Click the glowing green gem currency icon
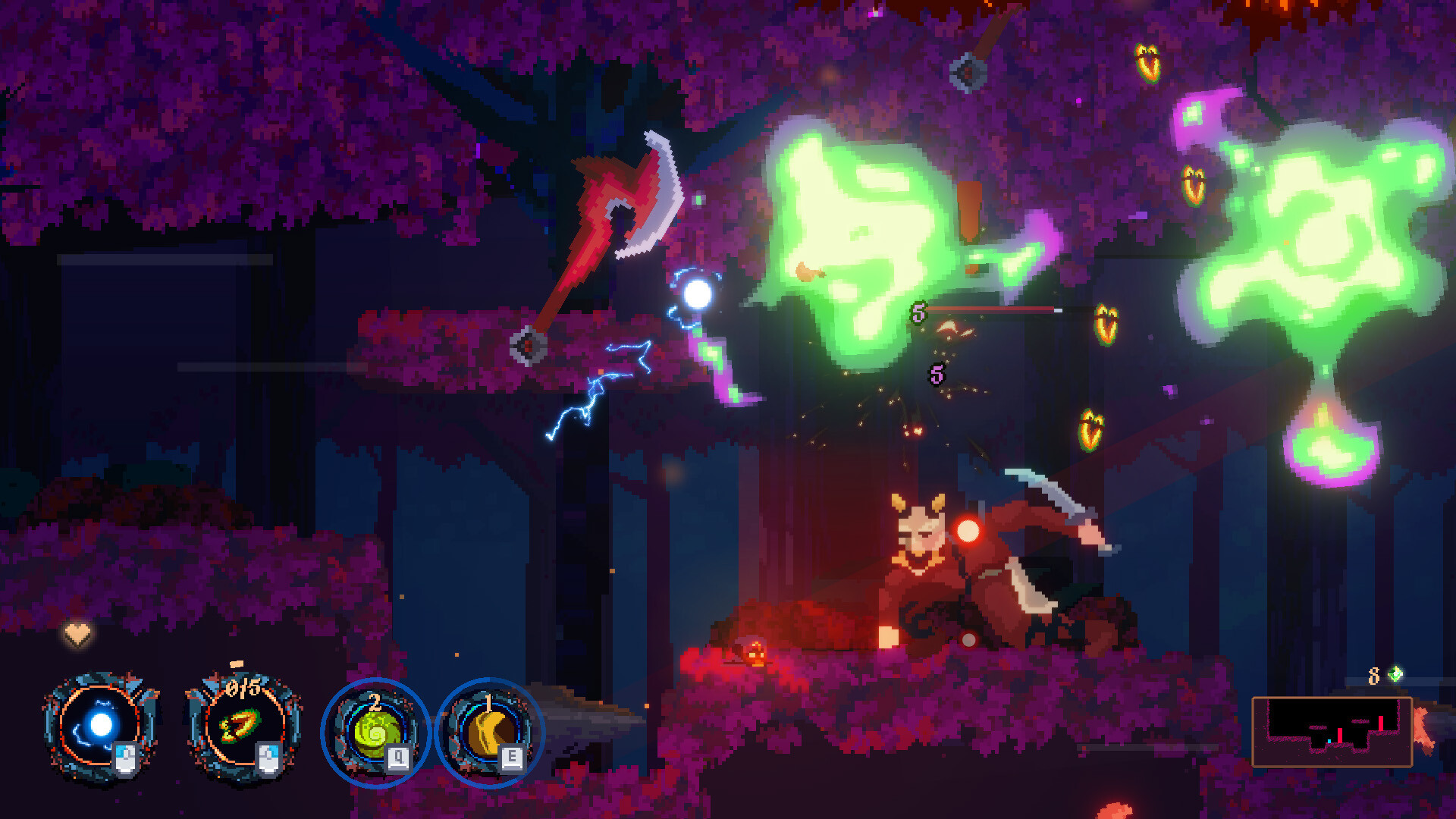 1396,673
